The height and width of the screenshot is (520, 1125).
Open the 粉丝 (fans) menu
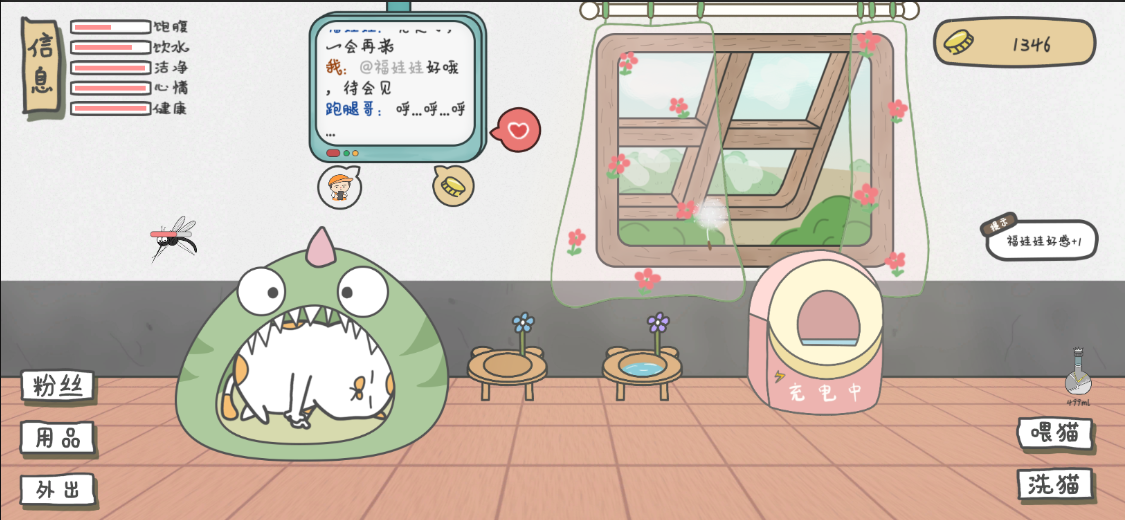pos(58,385)
